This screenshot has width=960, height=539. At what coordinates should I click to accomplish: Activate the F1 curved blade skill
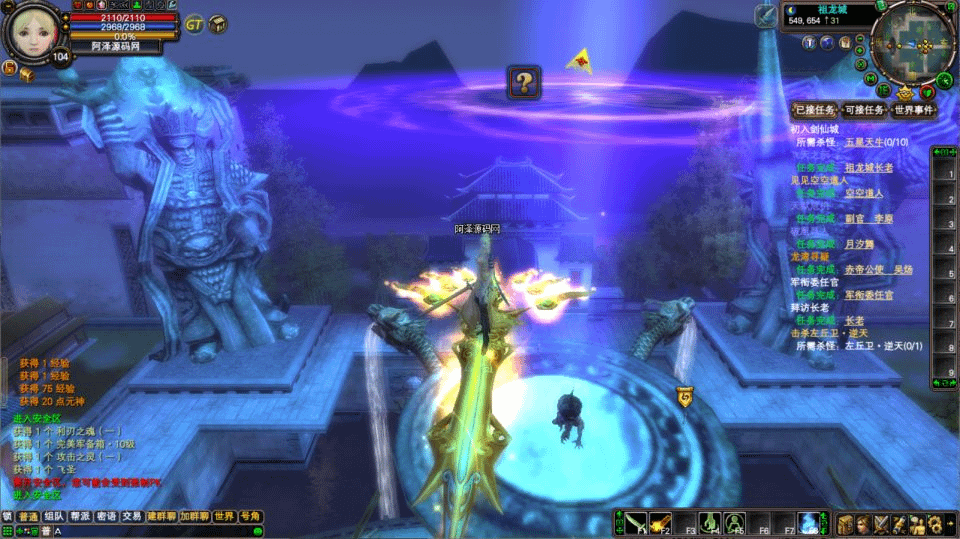point(637,523)
